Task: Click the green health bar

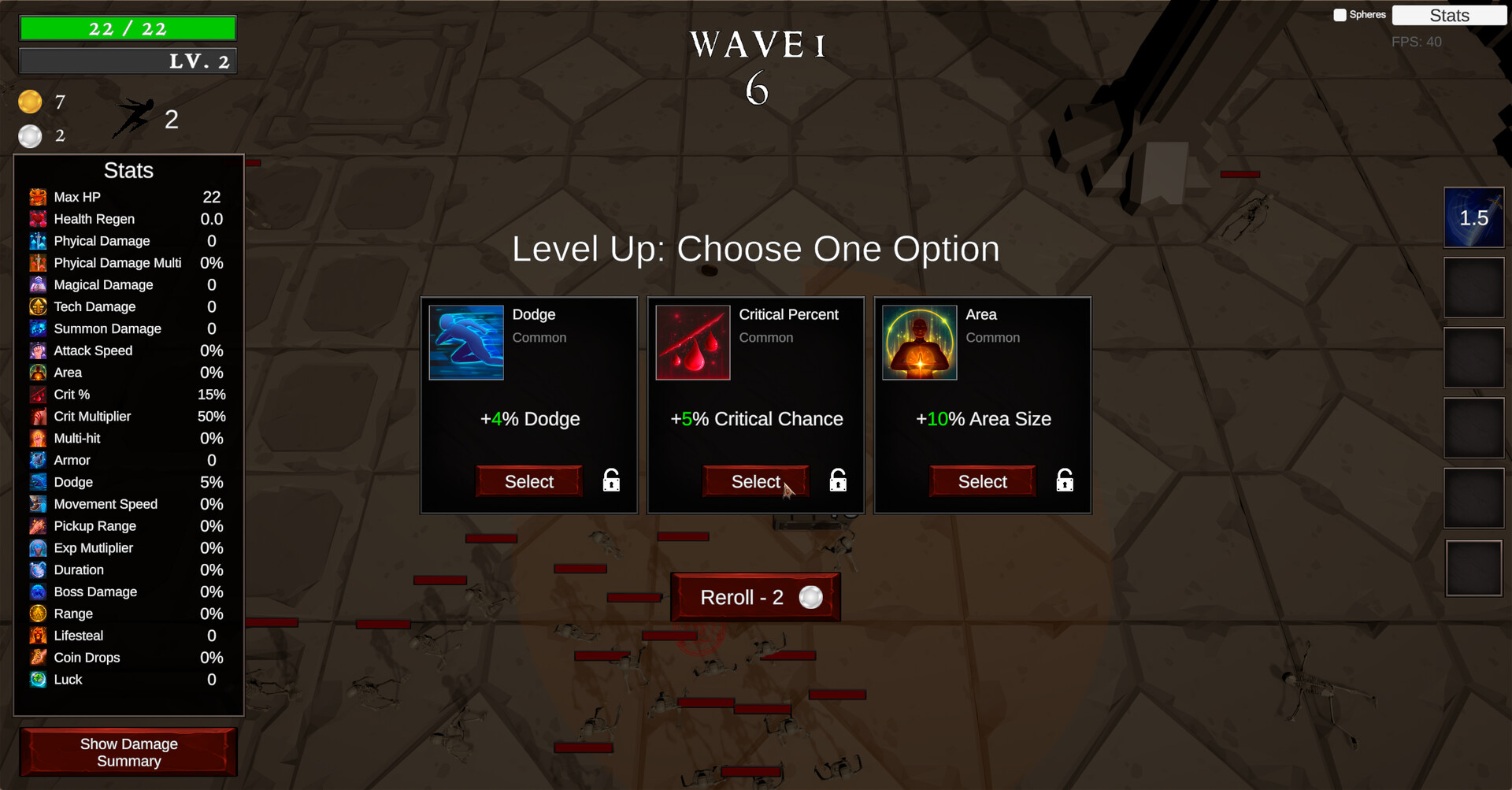Action: coord(128,28)
